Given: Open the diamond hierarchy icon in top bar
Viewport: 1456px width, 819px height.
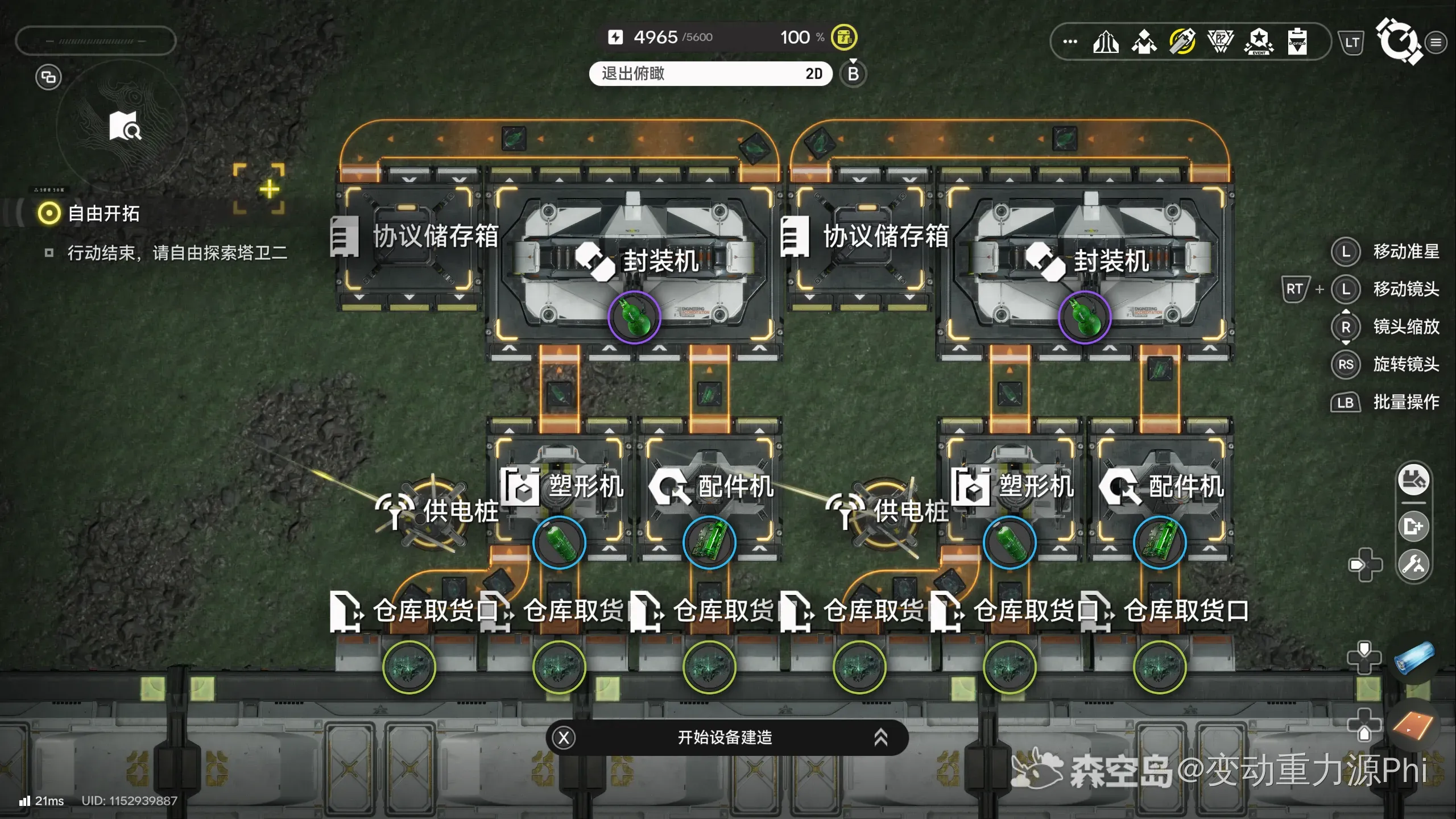Looking at the screenshot, I should click(x=1144, y=42).
